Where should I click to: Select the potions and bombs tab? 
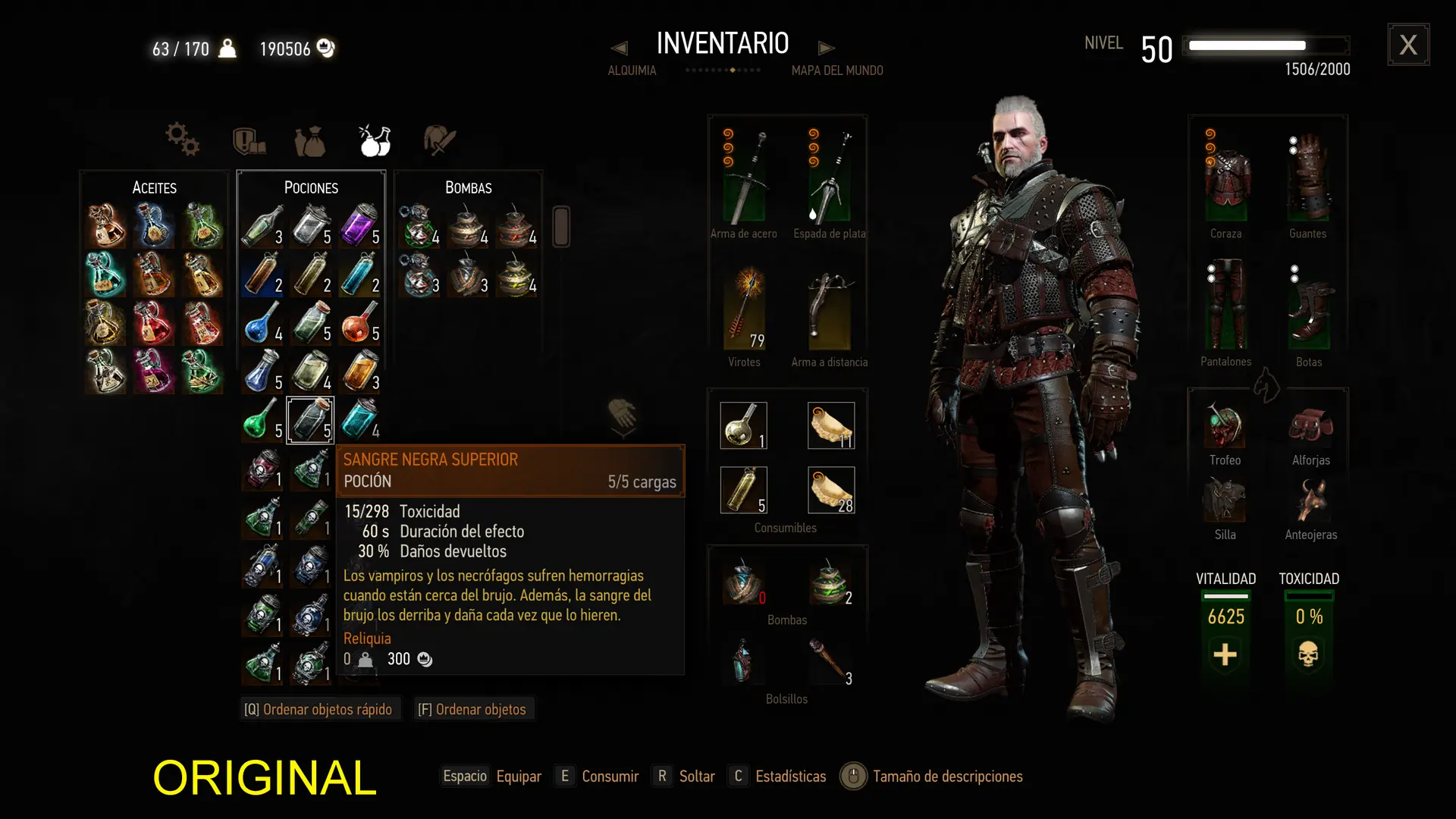[x=375, y=140]
